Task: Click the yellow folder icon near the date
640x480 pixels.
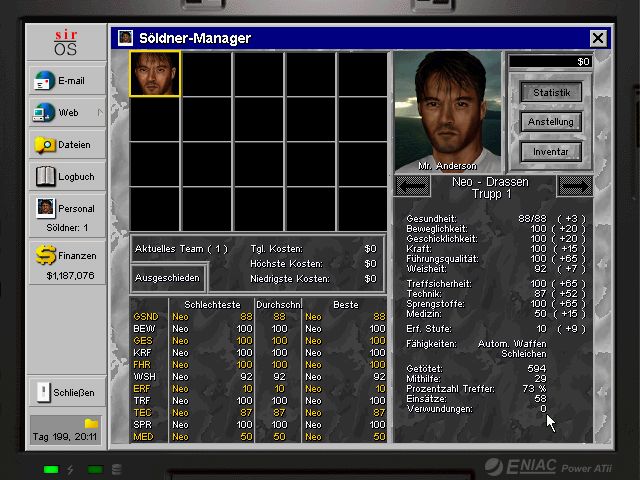Action: click(x=91, y=424)
